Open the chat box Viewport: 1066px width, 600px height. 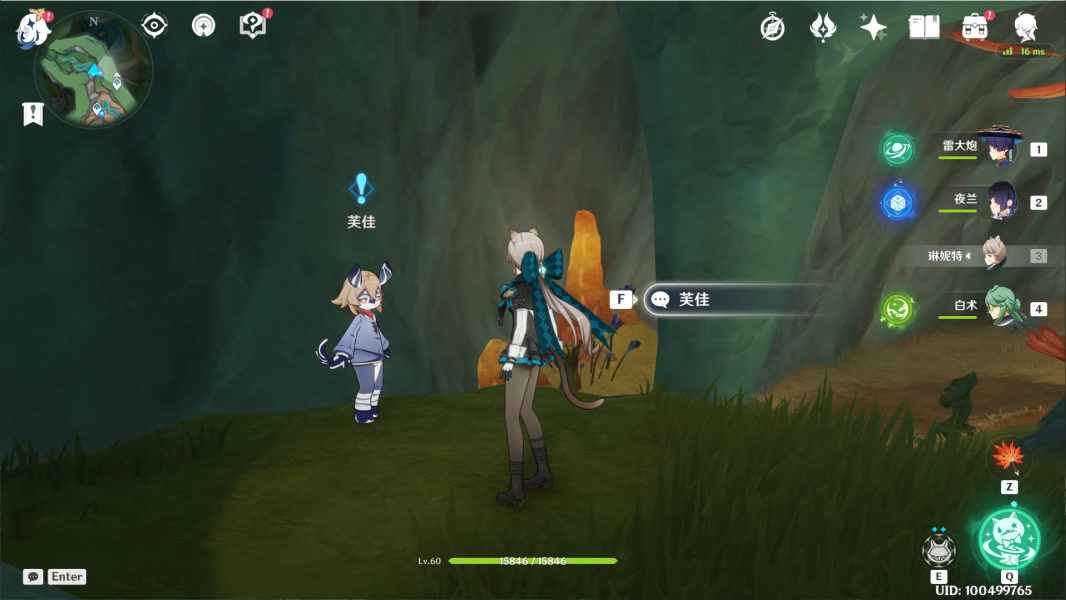click(54, 577)
